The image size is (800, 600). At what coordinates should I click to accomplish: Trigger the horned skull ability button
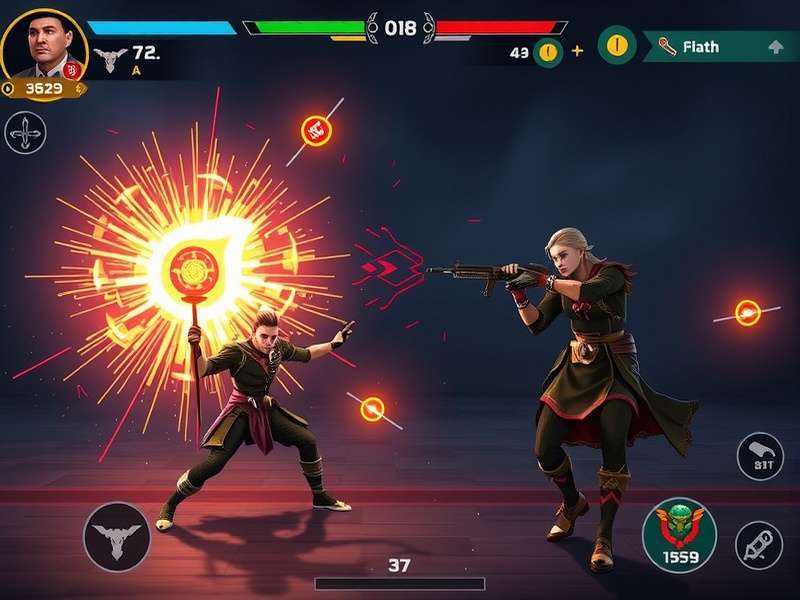coord(117,537)
